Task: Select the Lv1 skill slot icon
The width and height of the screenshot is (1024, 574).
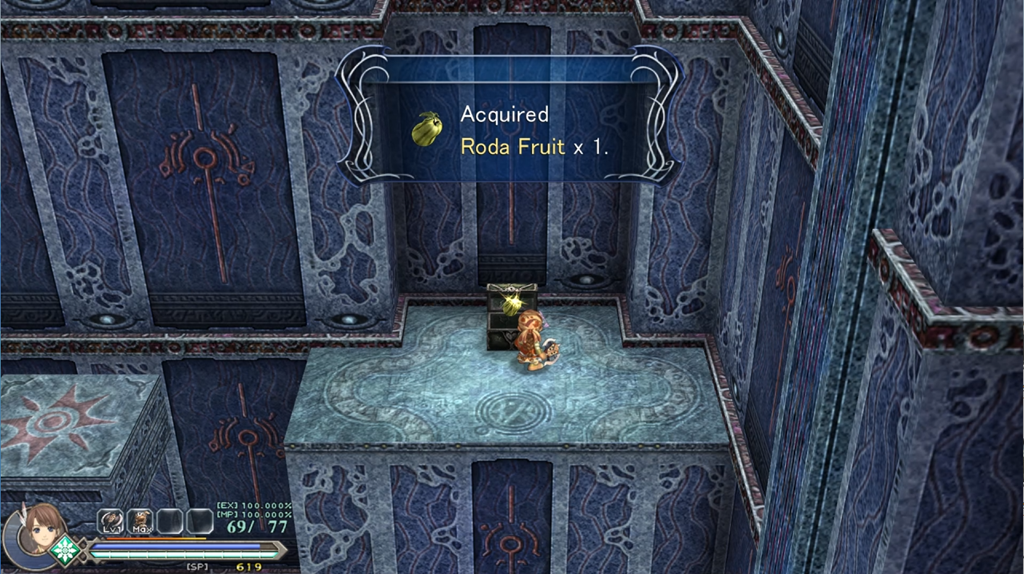Action: (x=110, y=521)
